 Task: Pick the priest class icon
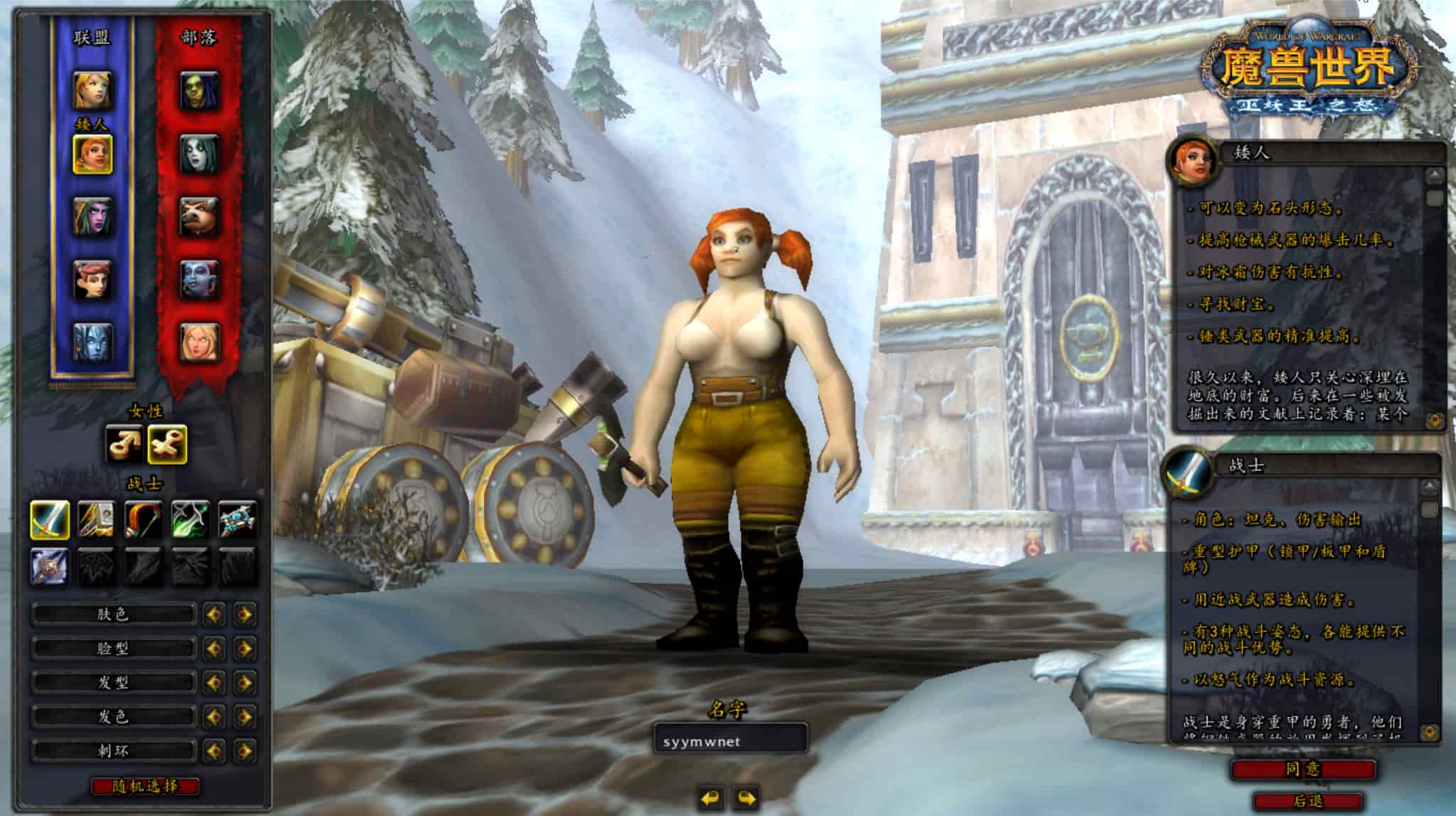(x=238, y=519)
